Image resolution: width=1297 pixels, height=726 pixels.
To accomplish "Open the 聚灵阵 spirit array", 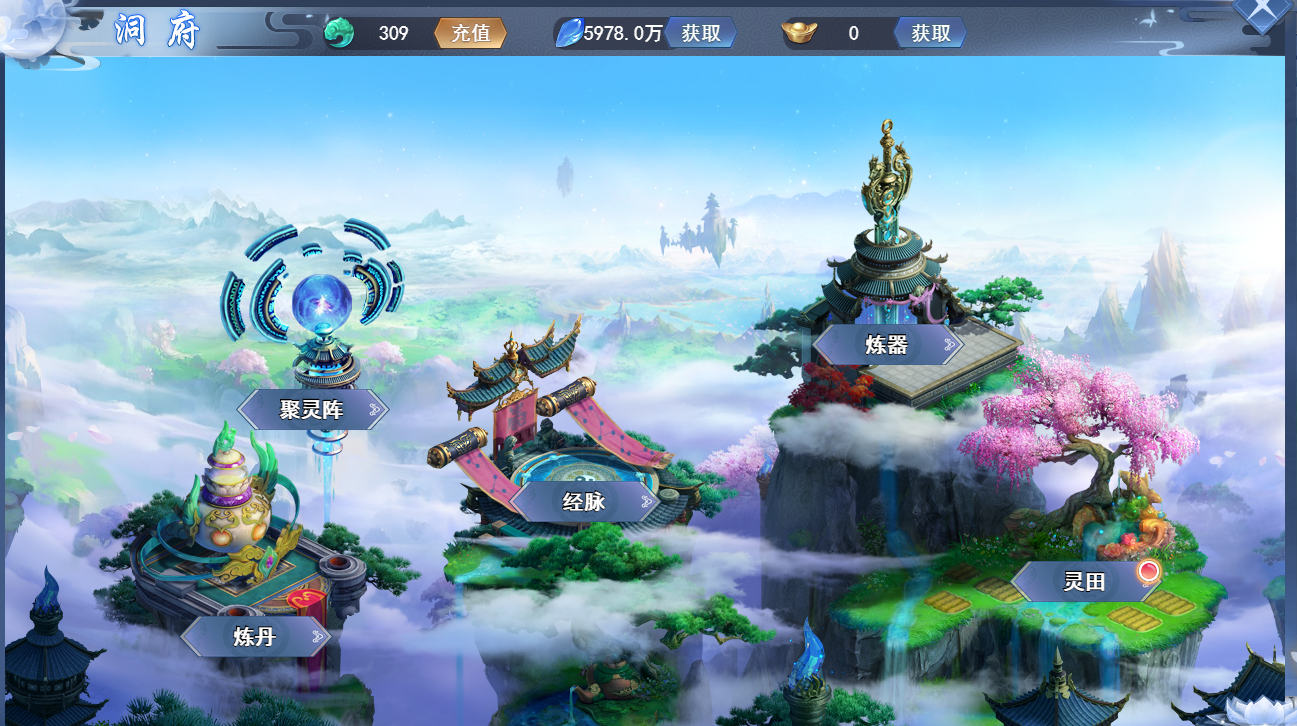I will tap(312, 409).
